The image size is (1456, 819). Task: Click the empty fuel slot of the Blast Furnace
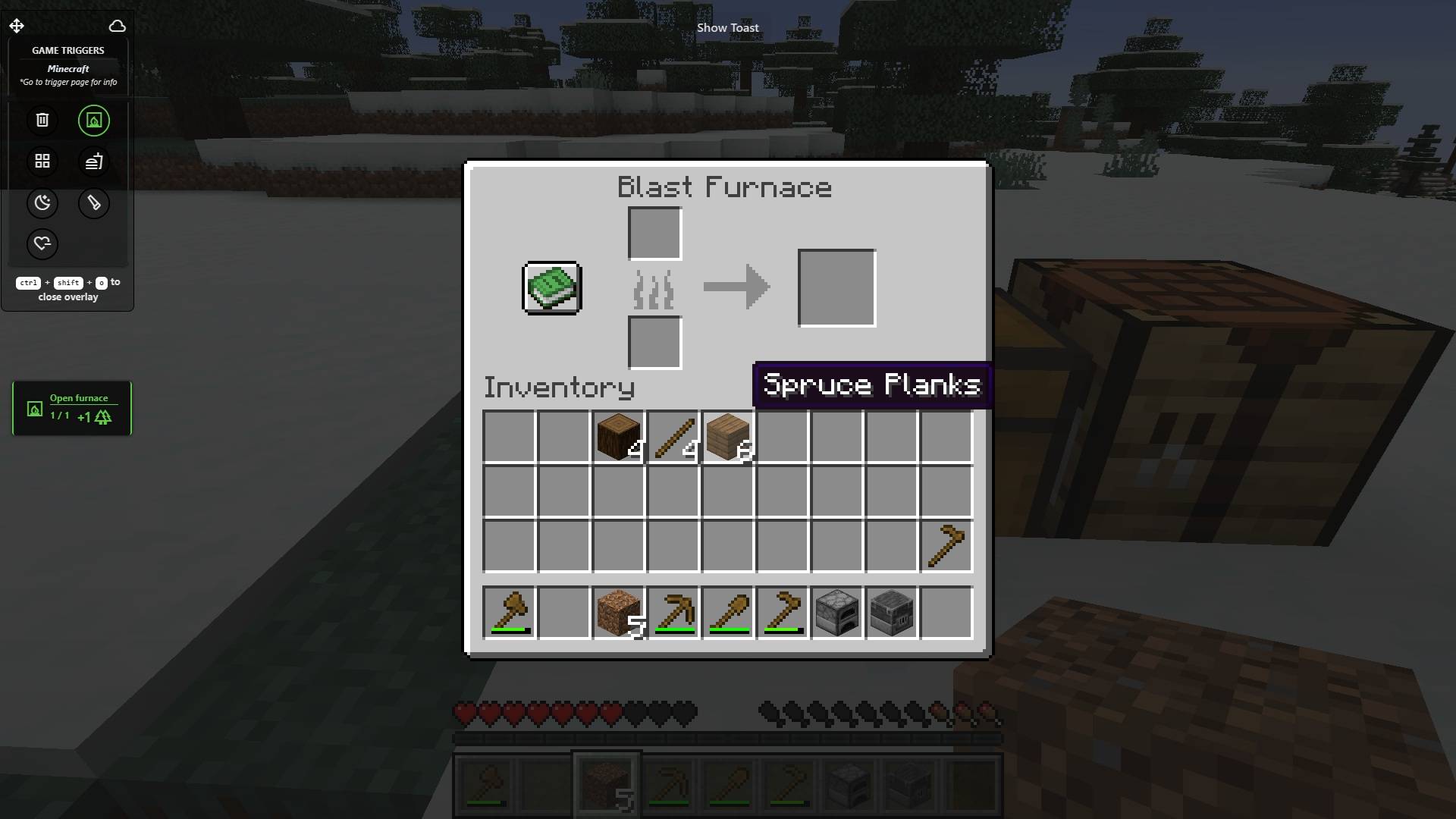coord(654,343)
